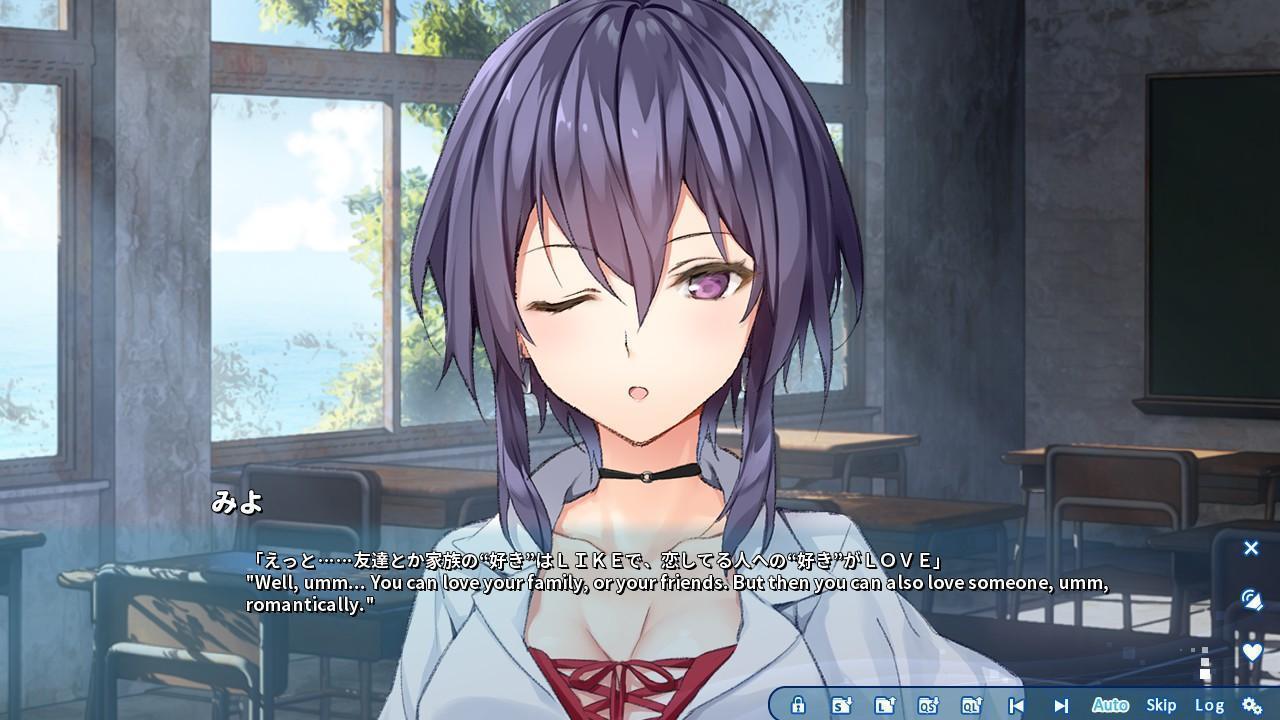1280x720 pixels.
Task: Hide the text window with the X
Action: click(1251, 548)
